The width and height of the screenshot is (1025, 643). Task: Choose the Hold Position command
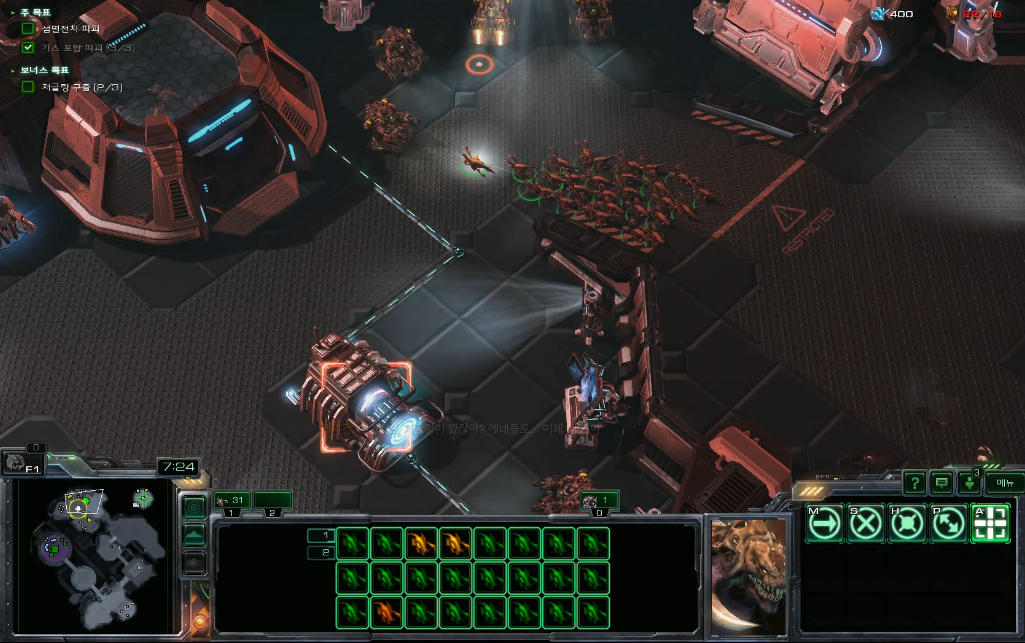click(907, 523)
